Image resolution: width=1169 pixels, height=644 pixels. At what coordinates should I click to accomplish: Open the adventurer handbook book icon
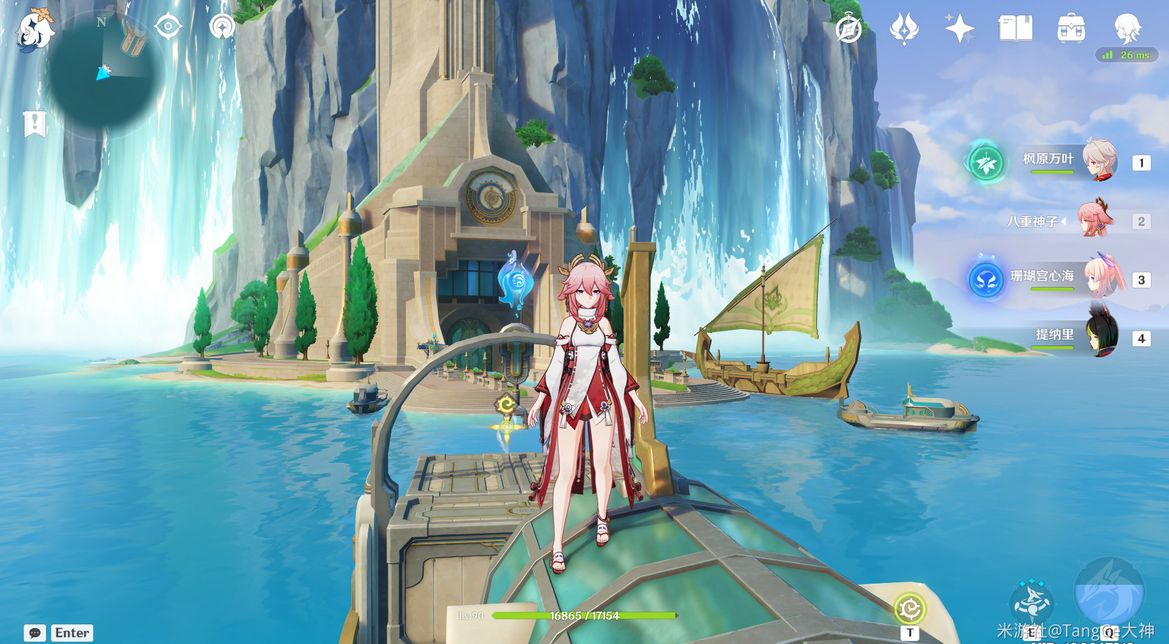tap(1015, 28)
